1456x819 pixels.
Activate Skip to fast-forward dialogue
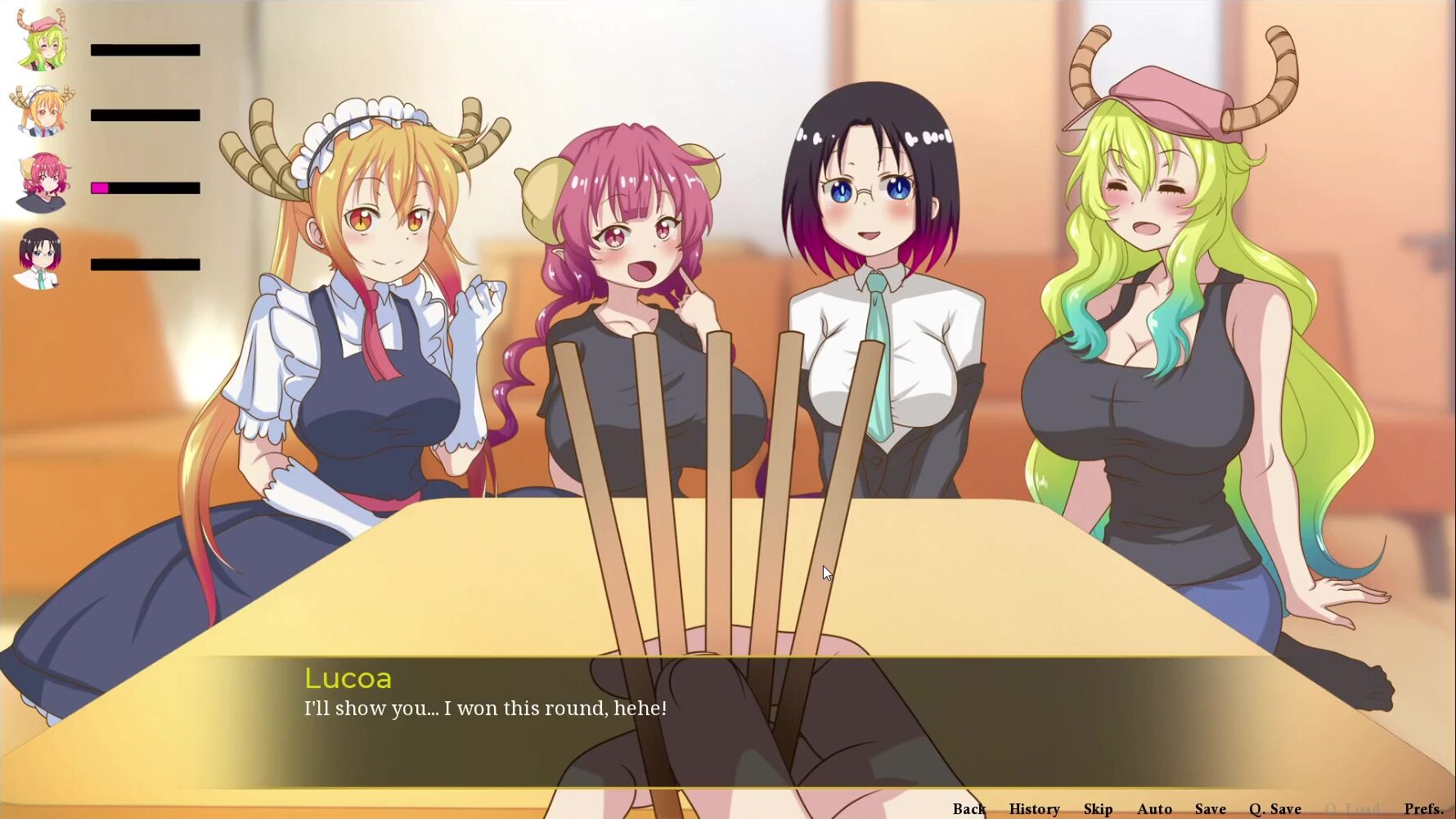[x=1098, y=808]
